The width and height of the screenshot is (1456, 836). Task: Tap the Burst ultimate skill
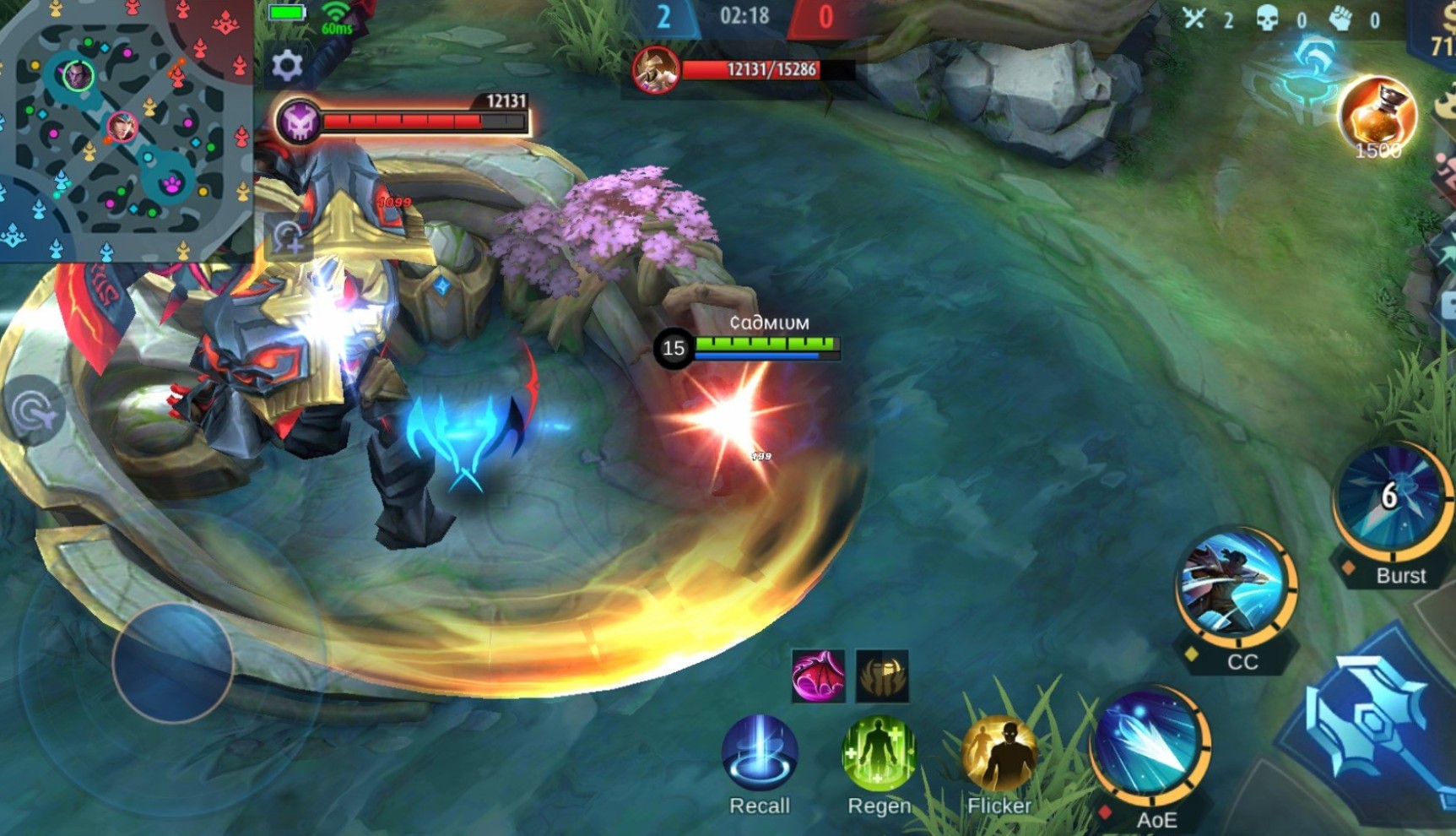(x=1390, y=498)
